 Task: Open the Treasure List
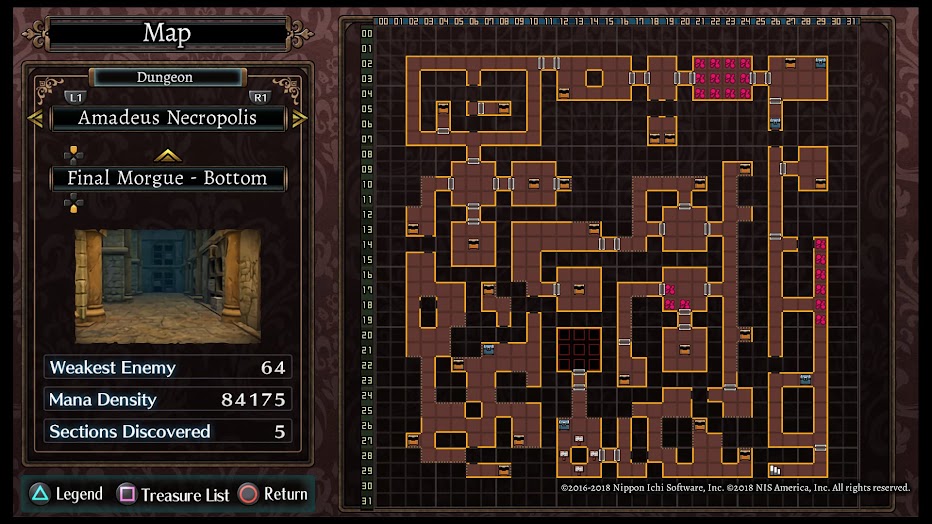[174, 494]
